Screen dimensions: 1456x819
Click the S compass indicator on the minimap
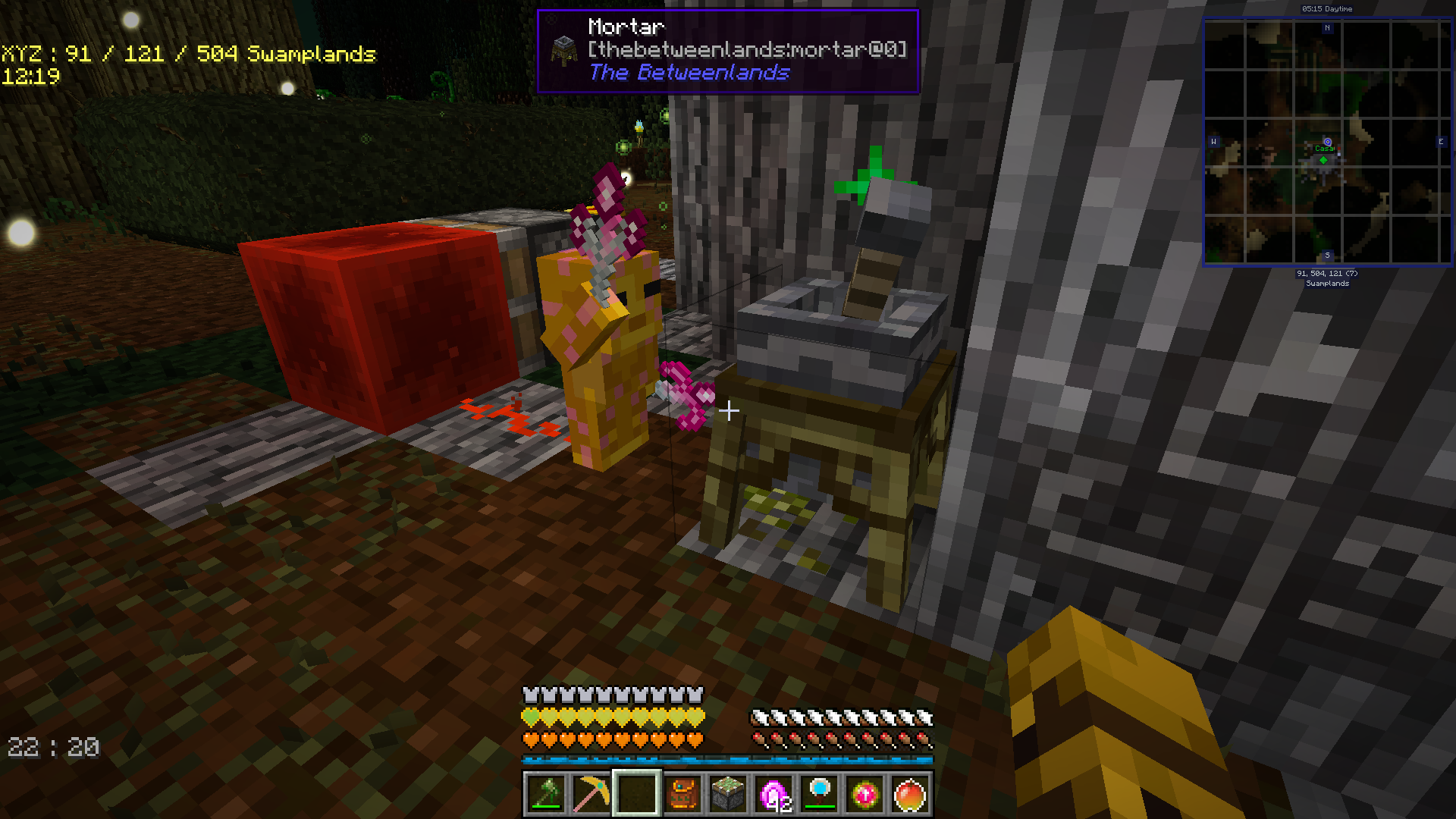point(1327,256)
